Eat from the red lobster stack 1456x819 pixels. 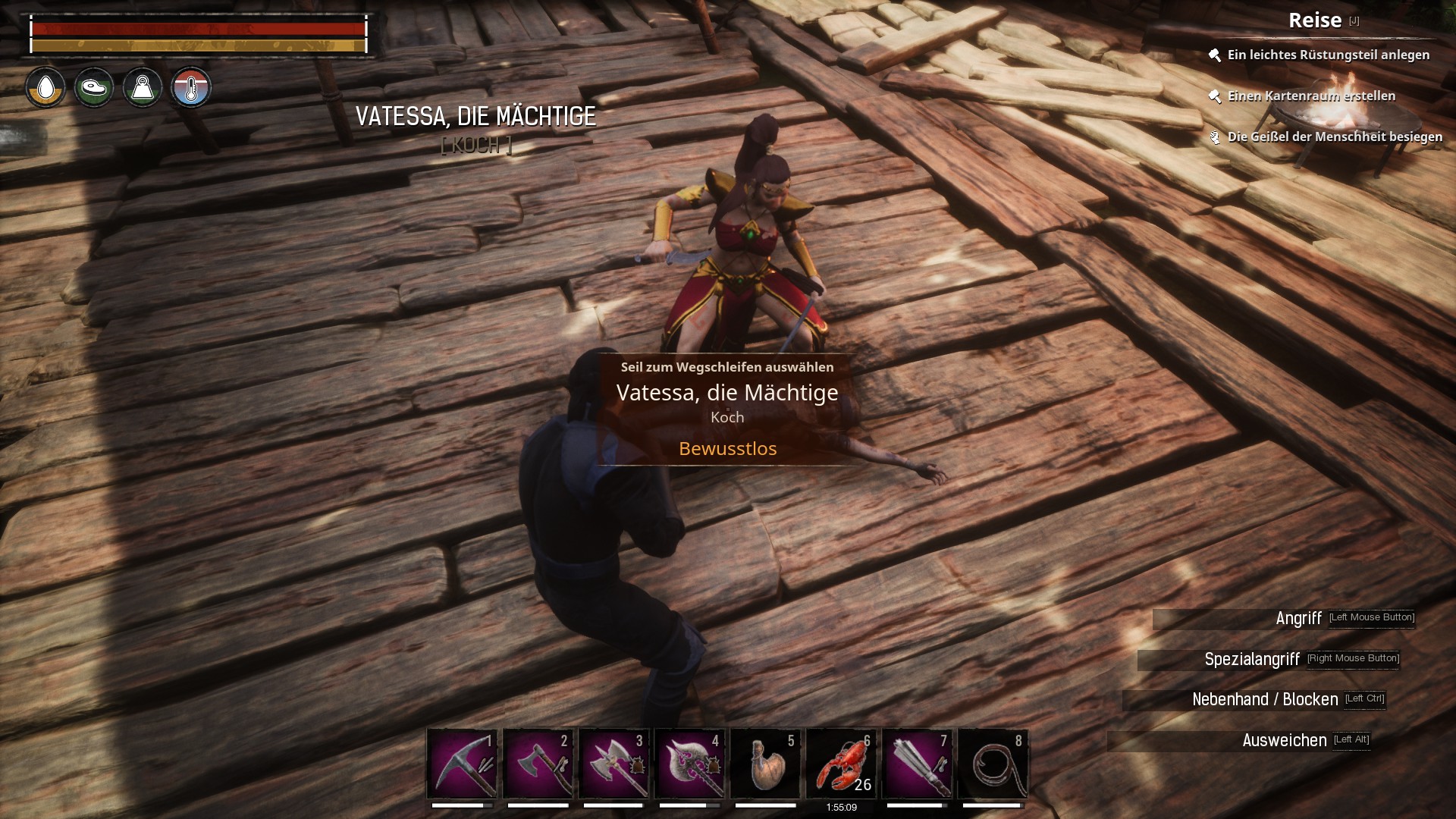(841, 764)
